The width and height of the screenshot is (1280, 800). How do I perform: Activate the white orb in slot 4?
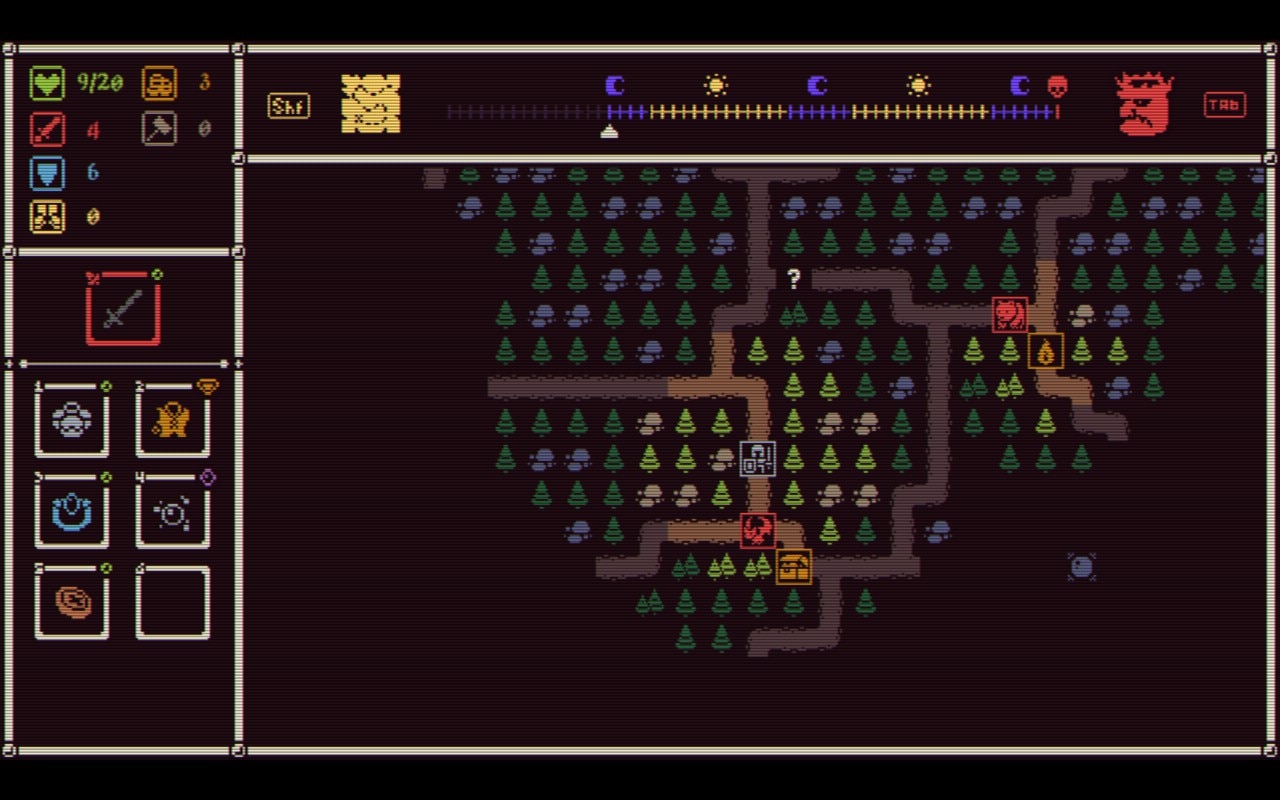(x=172, y=513)
